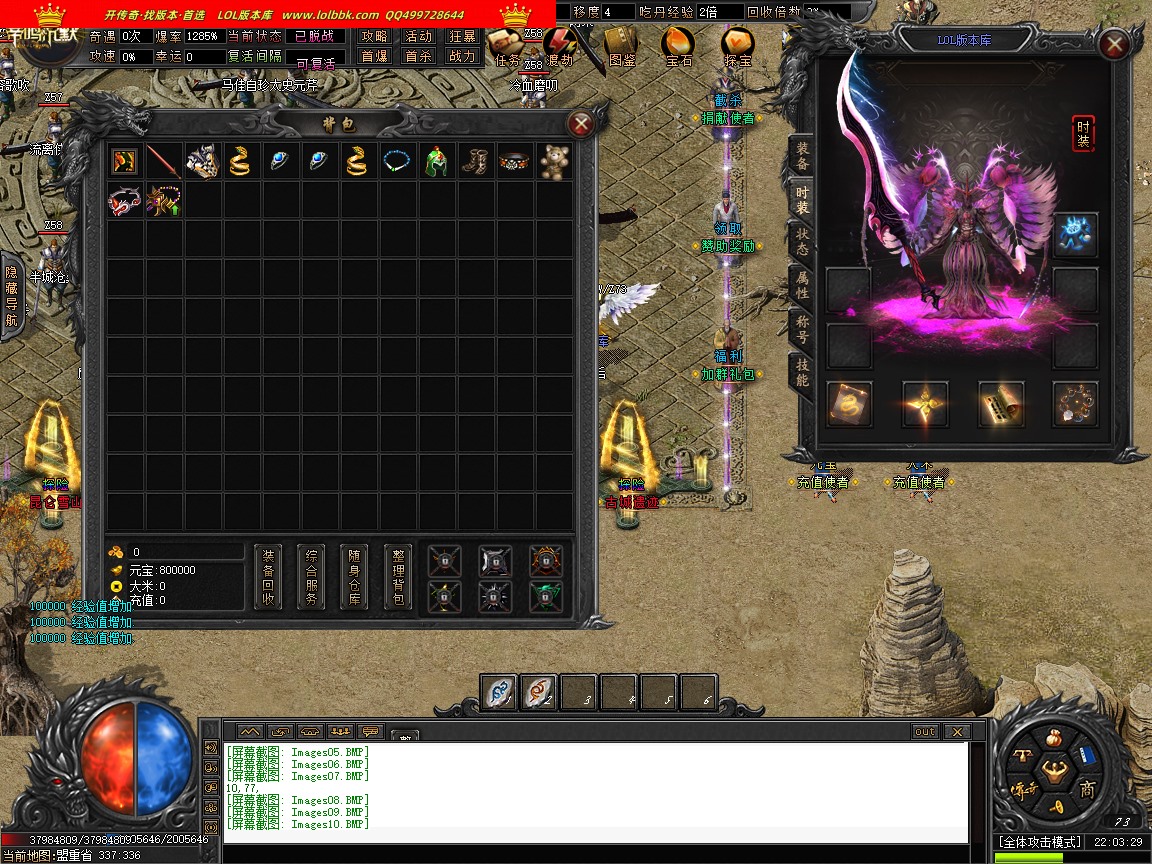Select the teddy bear item
Viewport: 1152px width, 864px height.
[554, 162]
